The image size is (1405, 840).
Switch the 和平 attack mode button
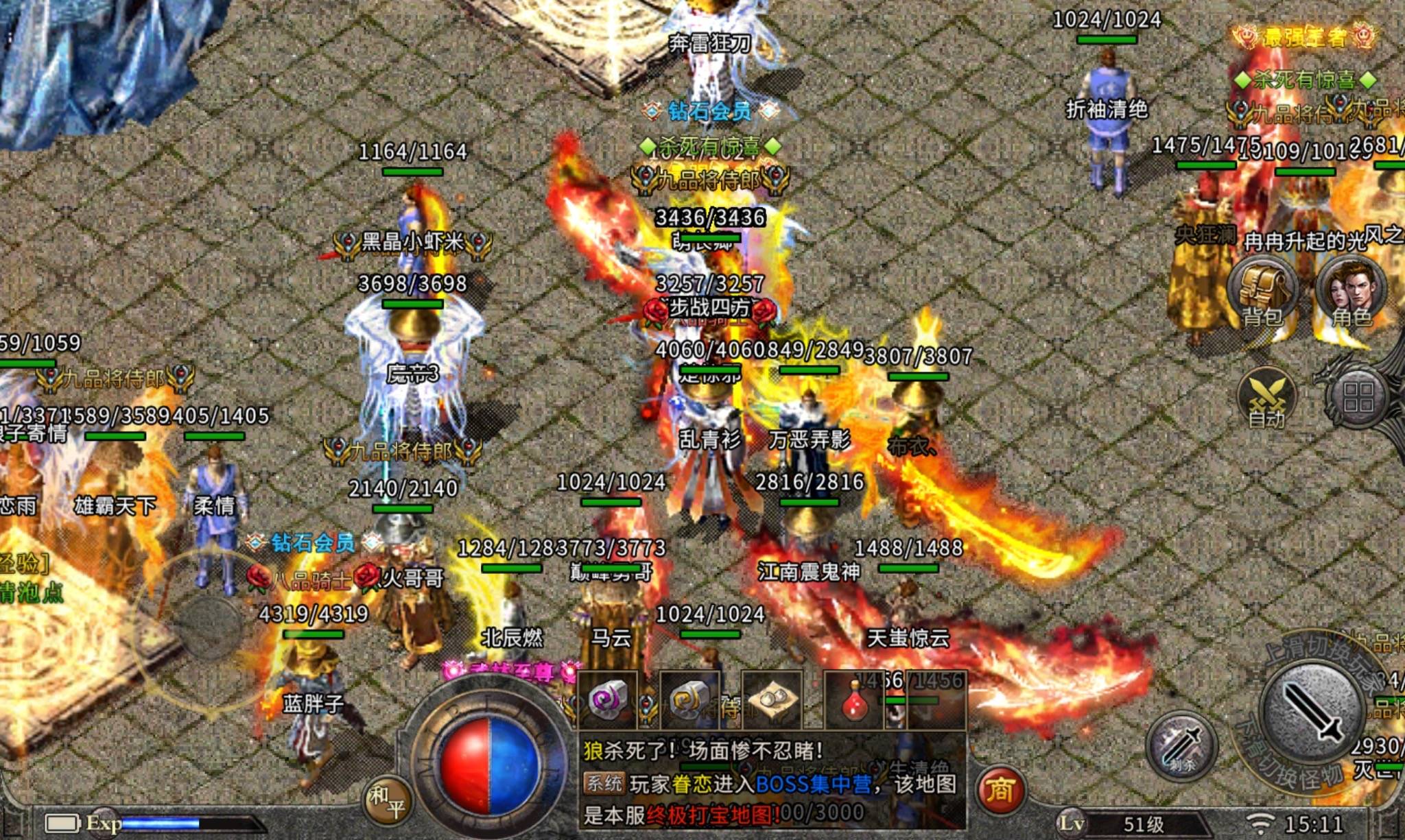point(387,801)
